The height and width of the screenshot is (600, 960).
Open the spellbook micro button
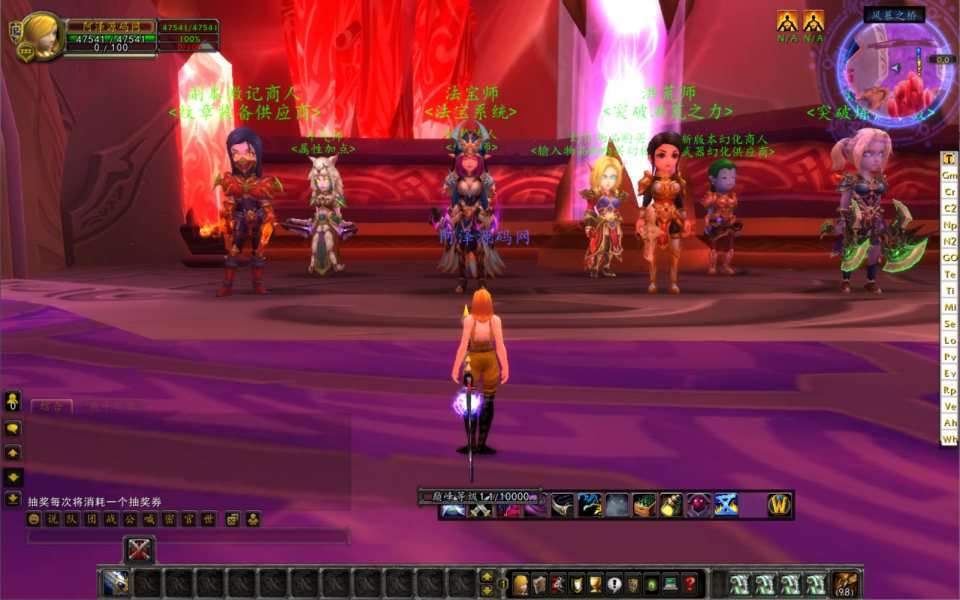[539, 584]
